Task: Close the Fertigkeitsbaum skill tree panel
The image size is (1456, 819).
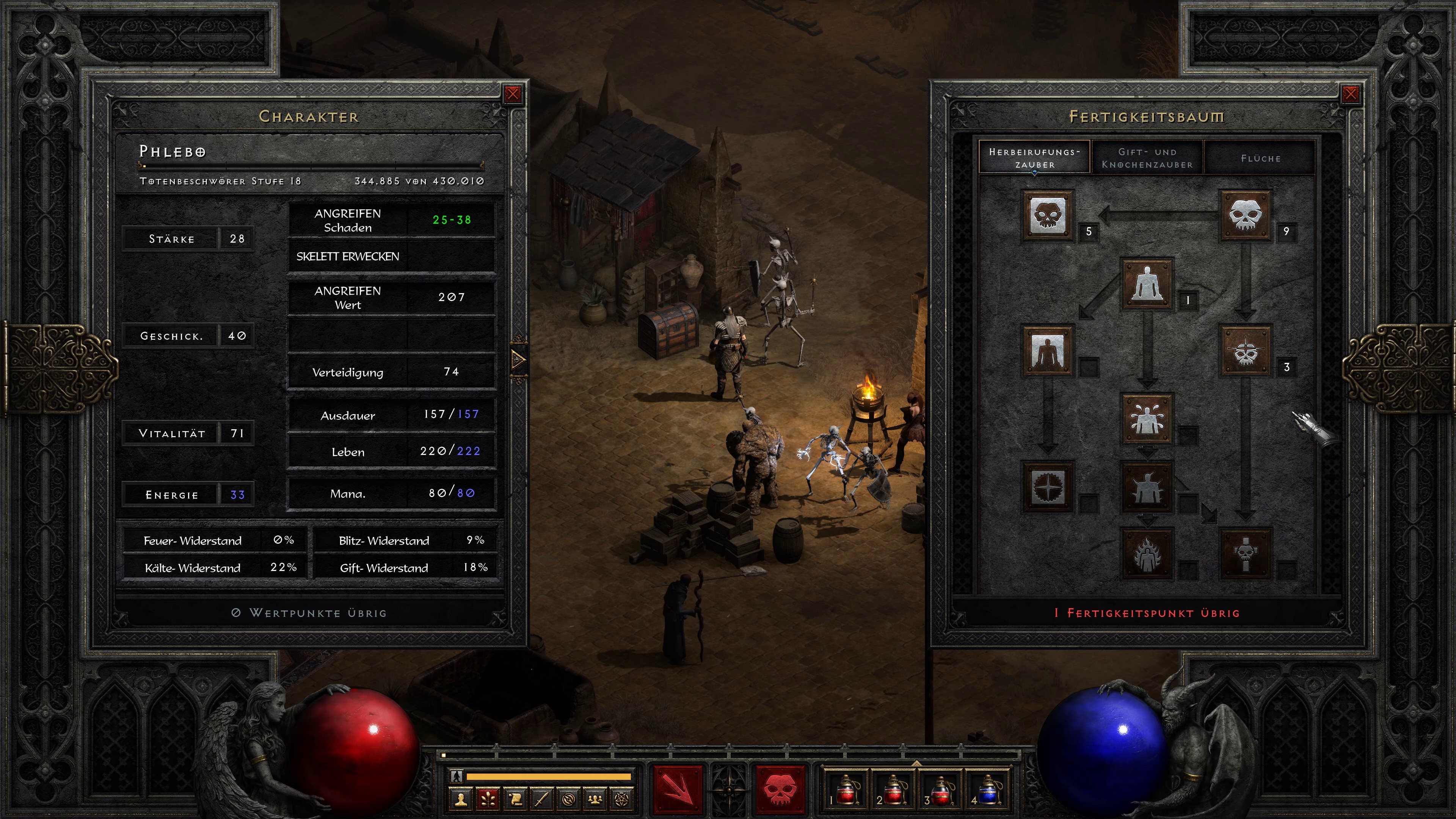Action: click(1350, 94)
